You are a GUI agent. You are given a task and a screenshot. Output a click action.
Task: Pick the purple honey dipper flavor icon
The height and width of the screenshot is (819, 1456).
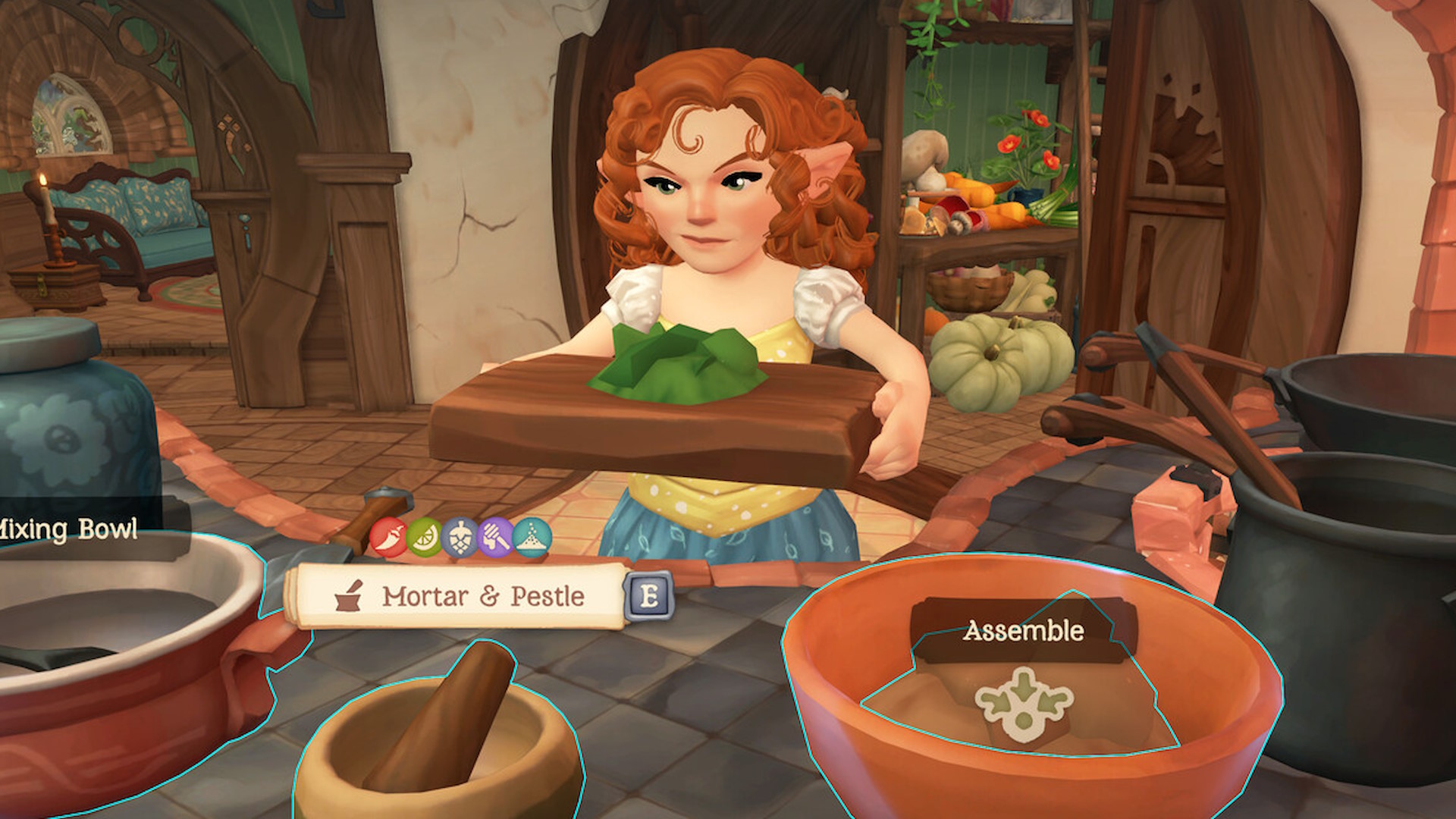496,538
